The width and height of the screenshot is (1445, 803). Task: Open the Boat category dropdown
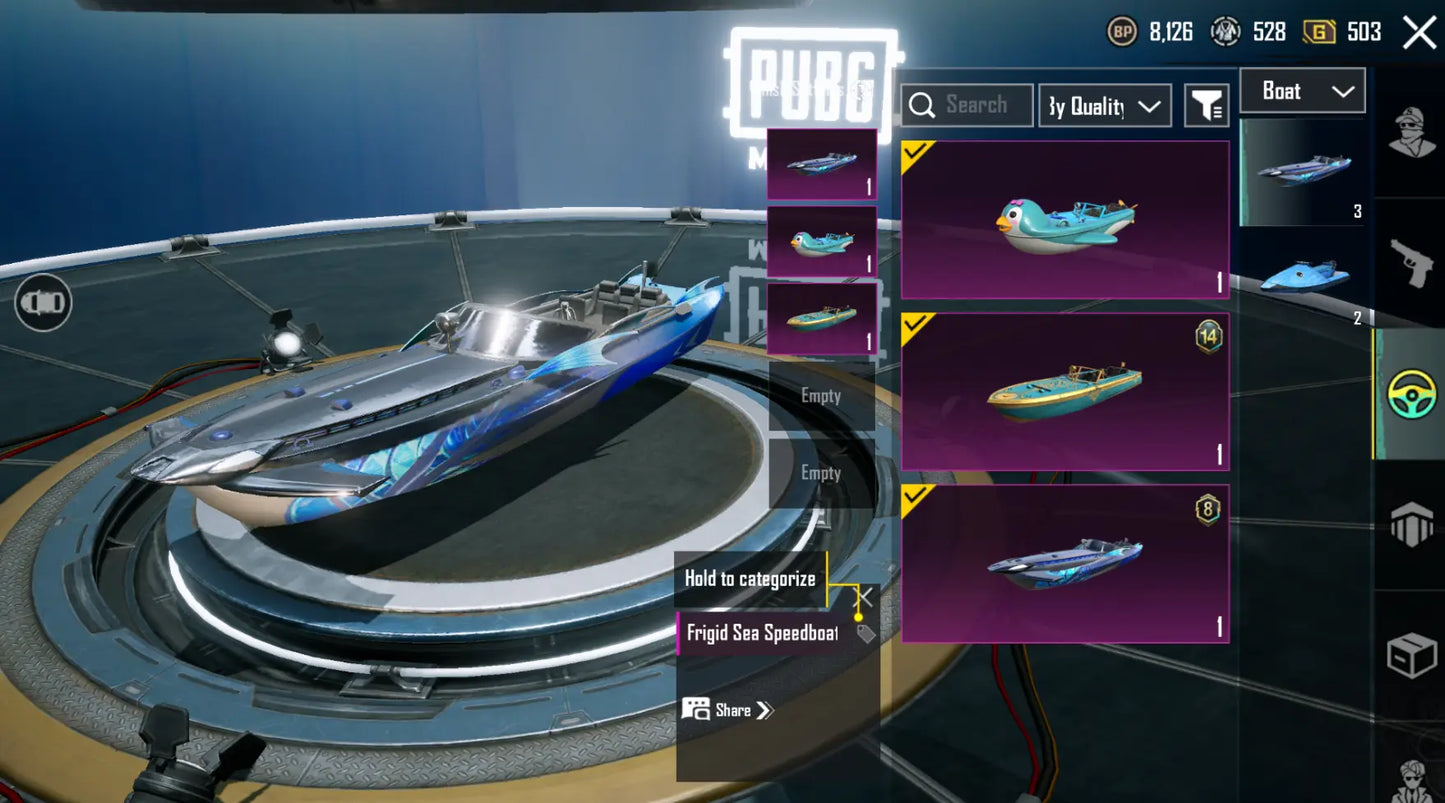coord(1302,91)
